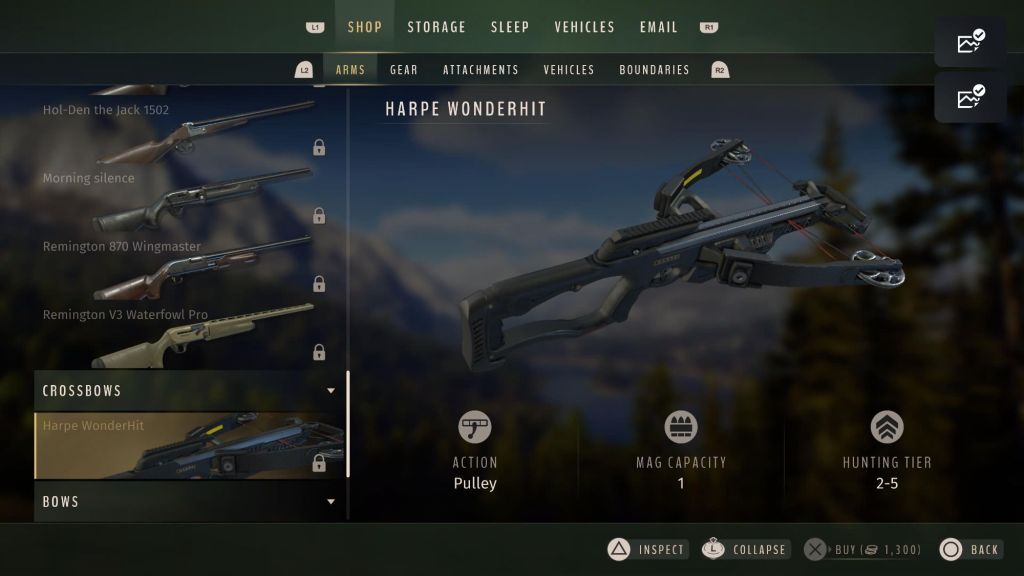Click the upper chart overlay icon
The width and height of the screenshot is (1024, 576).
[x=970, y=42]
